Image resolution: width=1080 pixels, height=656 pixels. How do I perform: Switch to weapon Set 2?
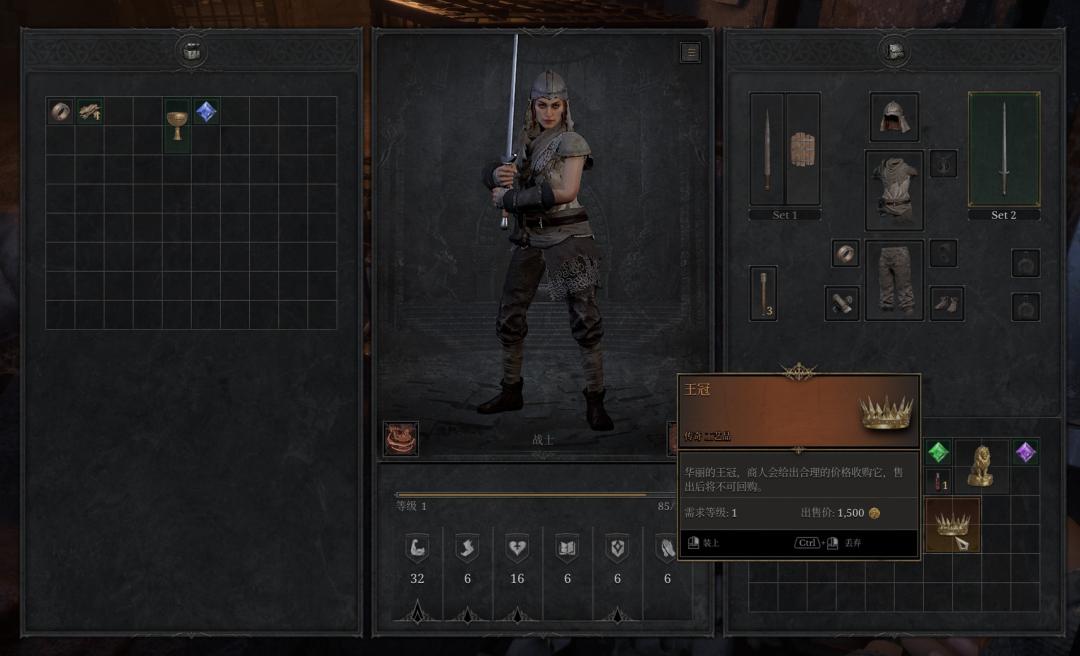coord(1003,215)
